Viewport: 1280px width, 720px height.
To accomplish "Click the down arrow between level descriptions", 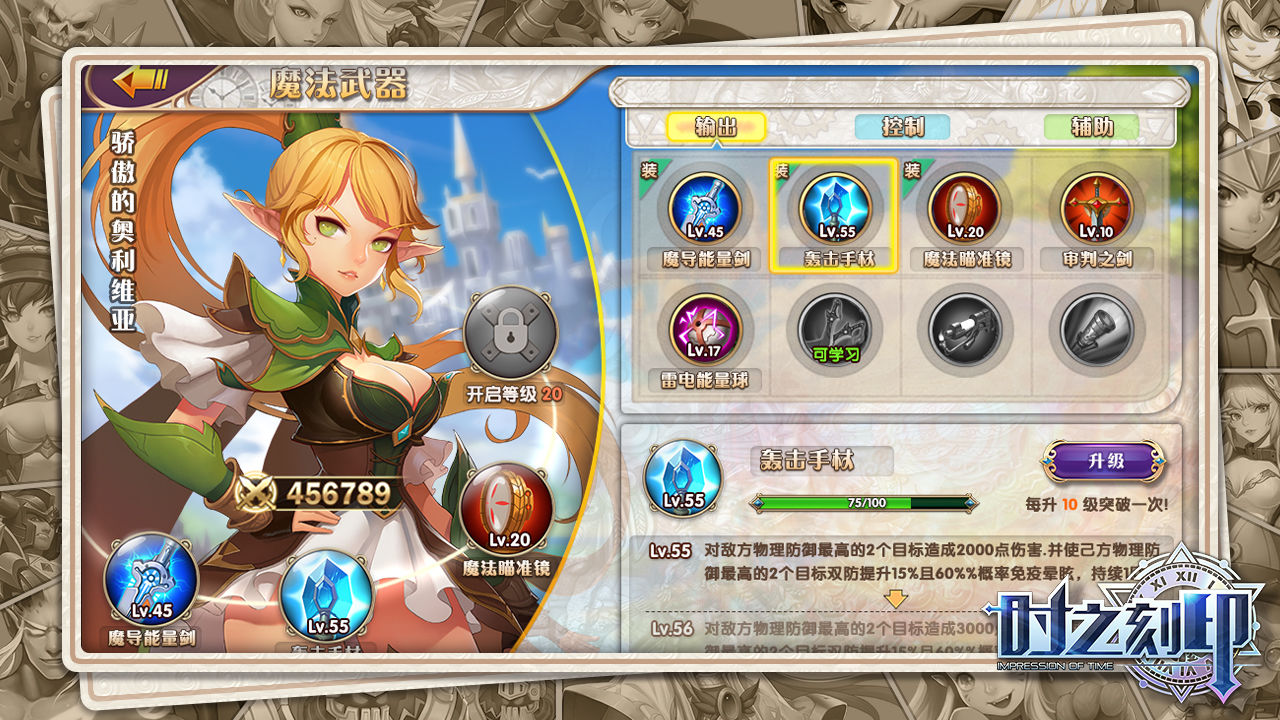I will [897, 598].
